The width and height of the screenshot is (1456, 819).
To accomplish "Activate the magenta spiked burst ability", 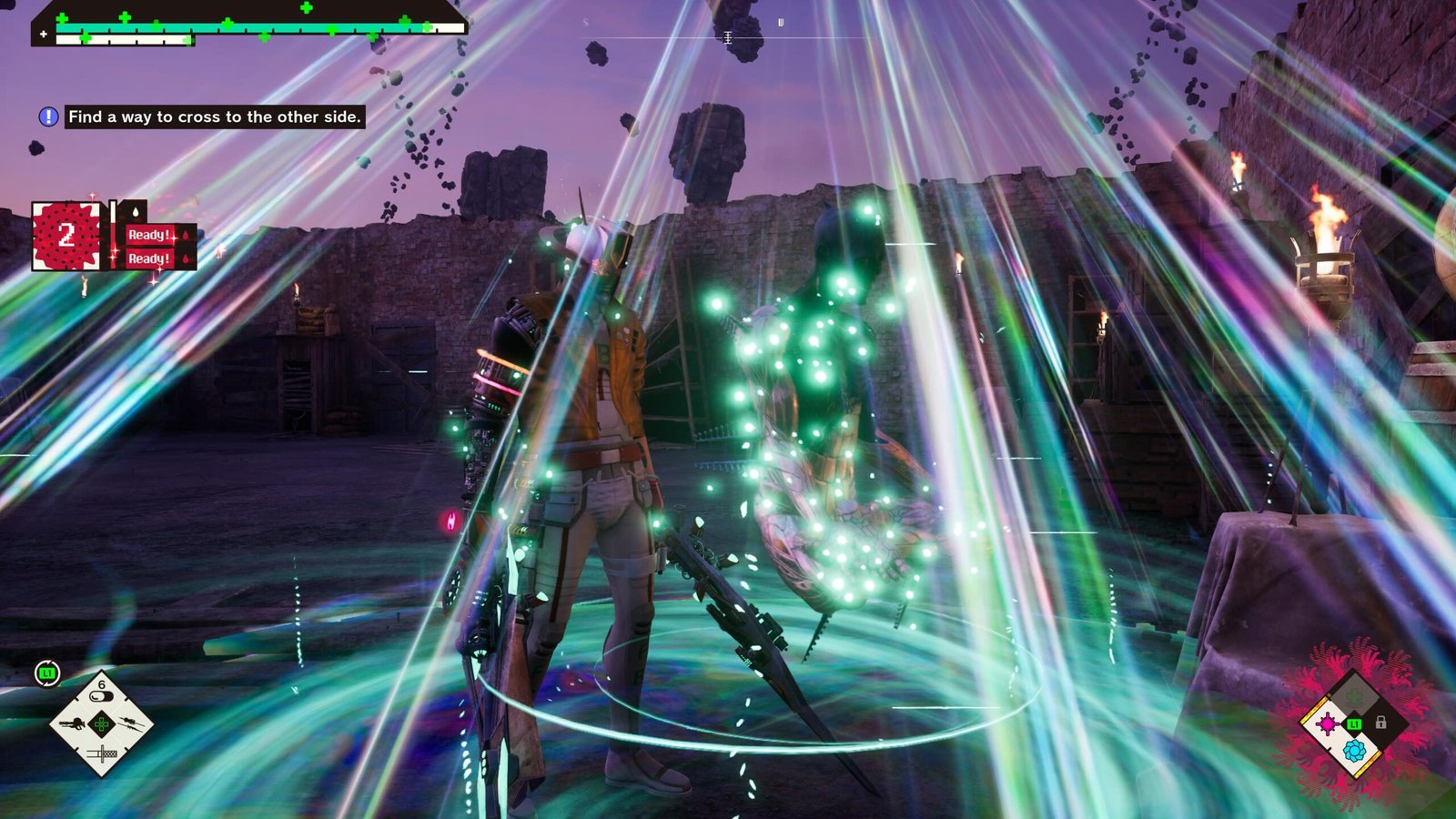I will point(1327,724).
